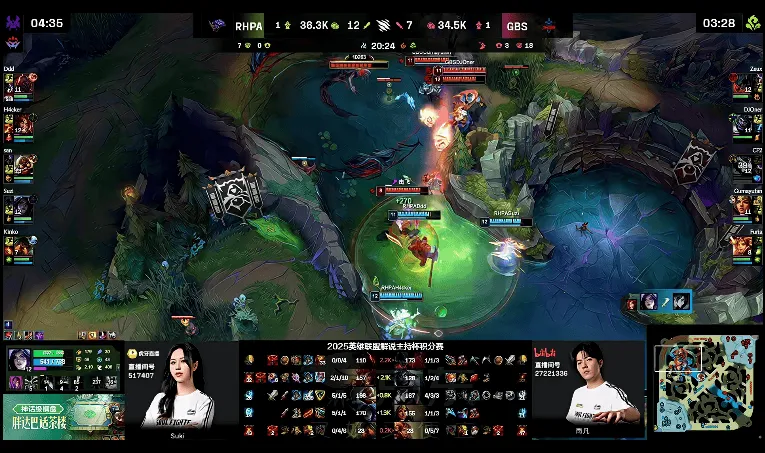Click the RHPA team name in scoreboard
The width and height of the screenshot is (765, 453).
248,26
